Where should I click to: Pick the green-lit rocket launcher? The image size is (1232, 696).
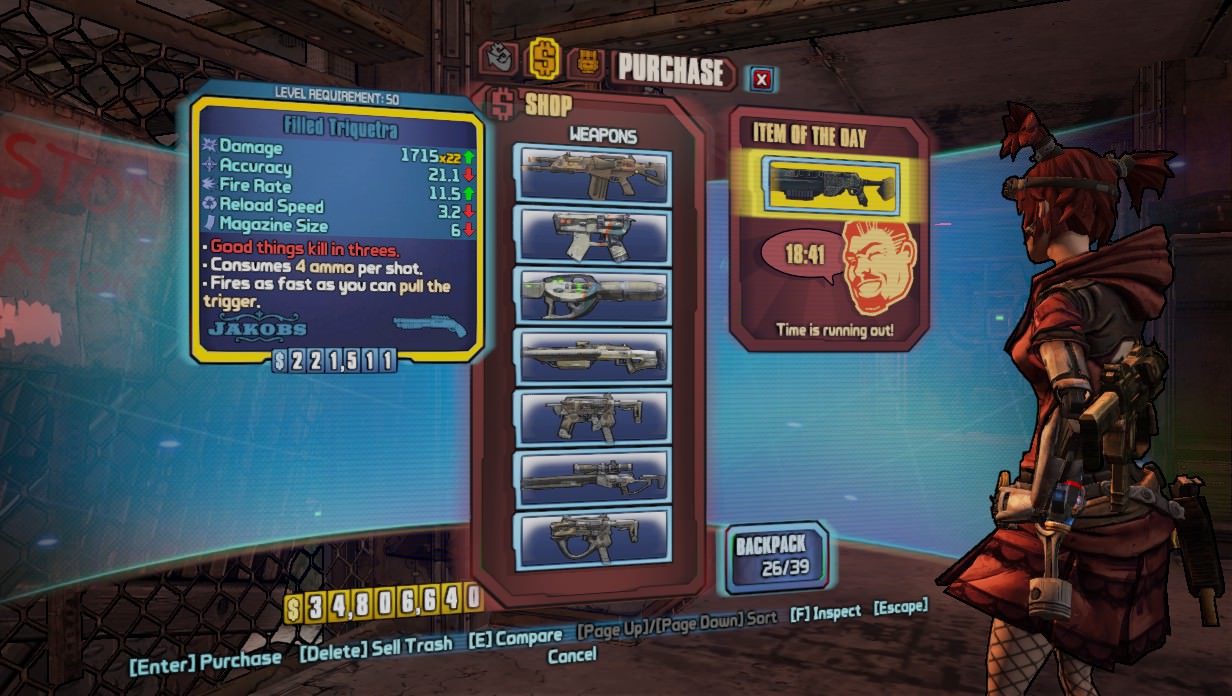592,295
